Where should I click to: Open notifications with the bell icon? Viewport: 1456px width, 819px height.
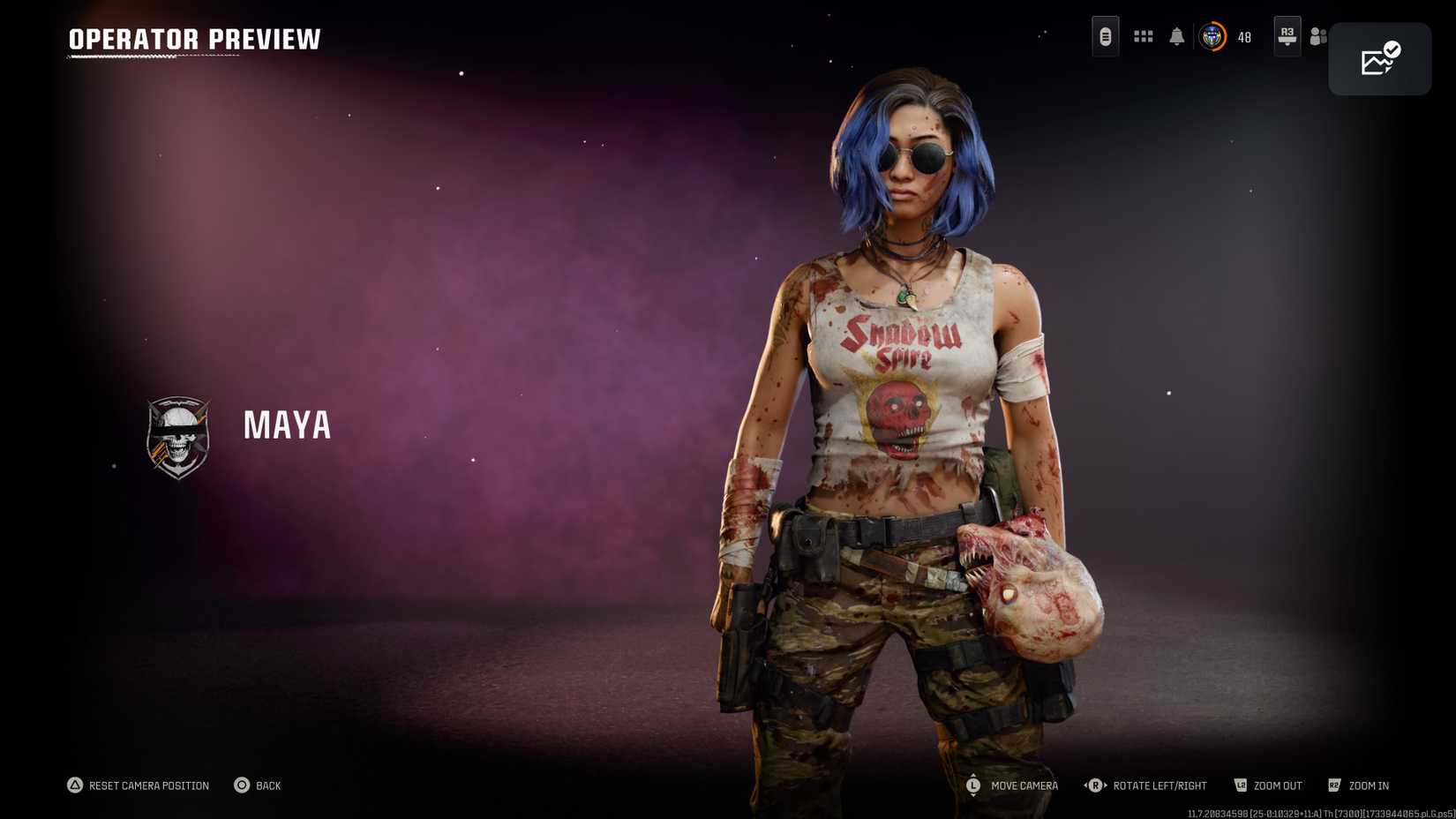coord(1176,37)
